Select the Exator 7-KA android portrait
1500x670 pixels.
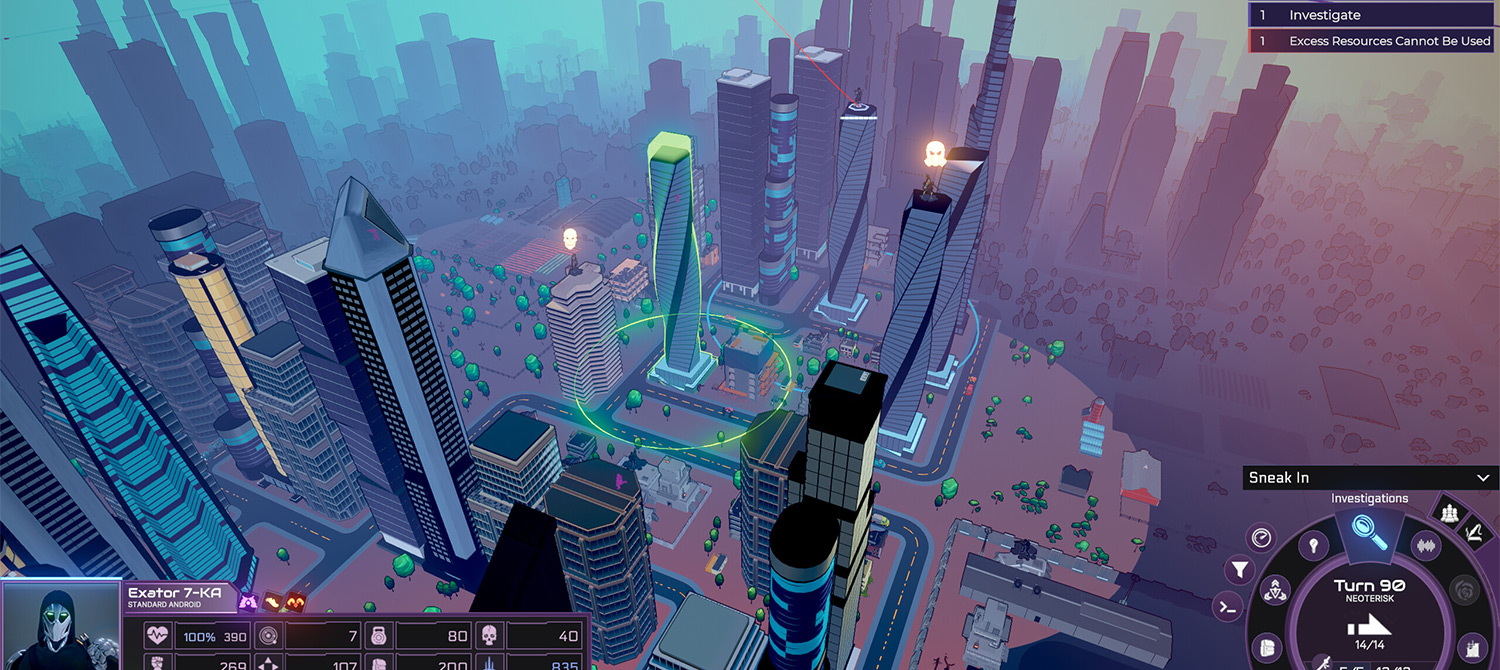(59, 627)
